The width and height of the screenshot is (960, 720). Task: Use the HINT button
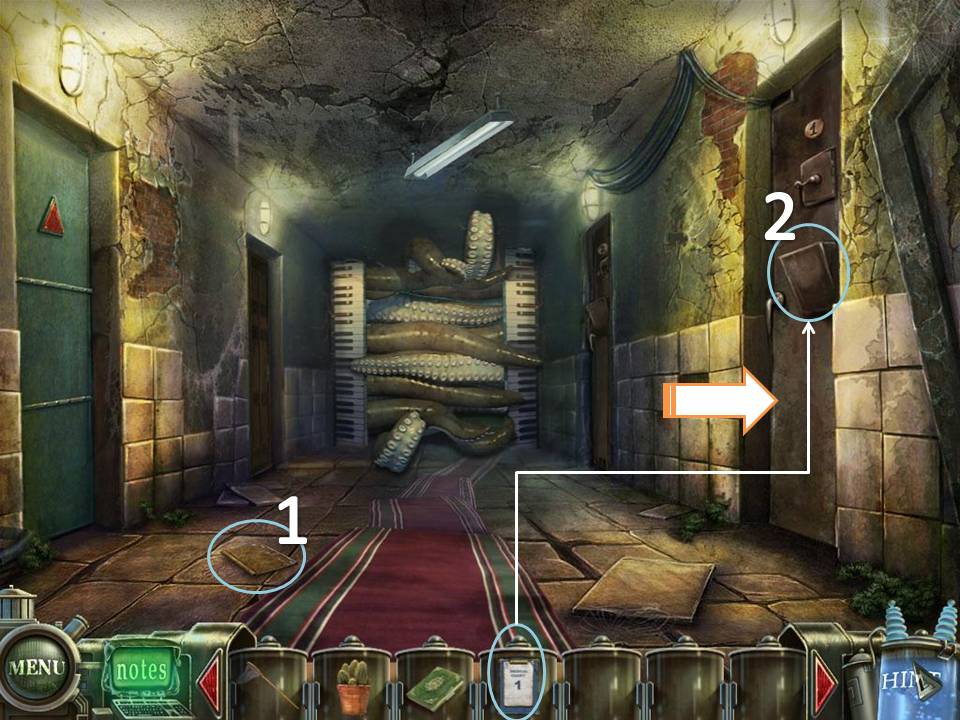point(910,682)
